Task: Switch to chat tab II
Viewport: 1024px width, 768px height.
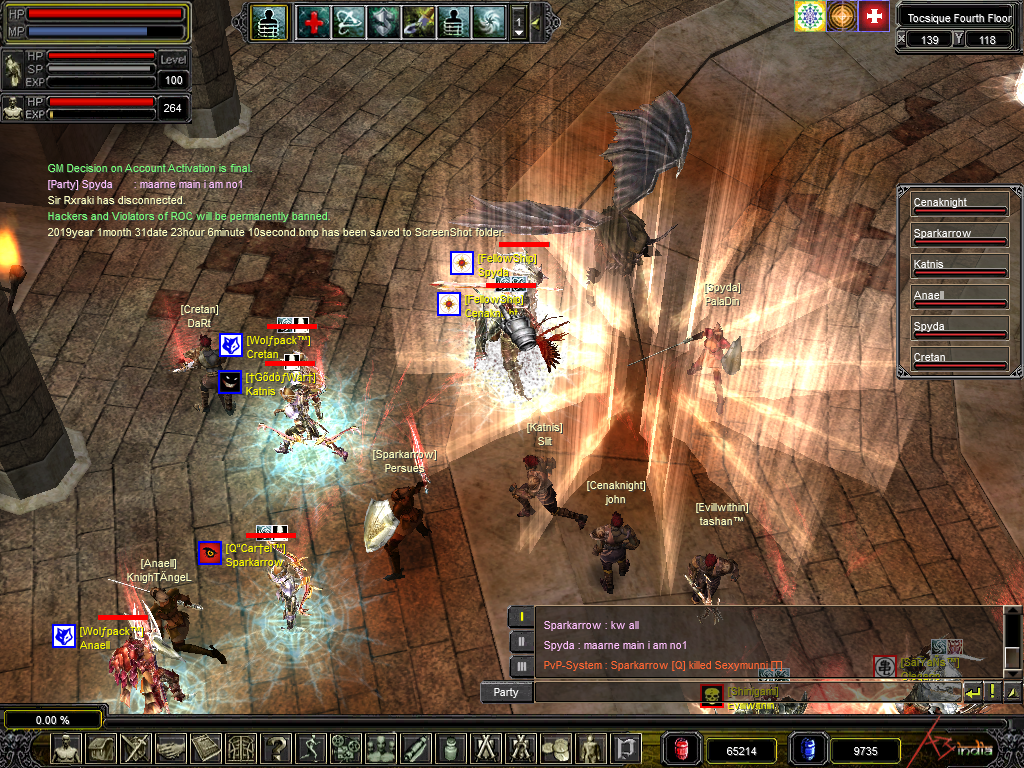Action: [x=520, y=641]
